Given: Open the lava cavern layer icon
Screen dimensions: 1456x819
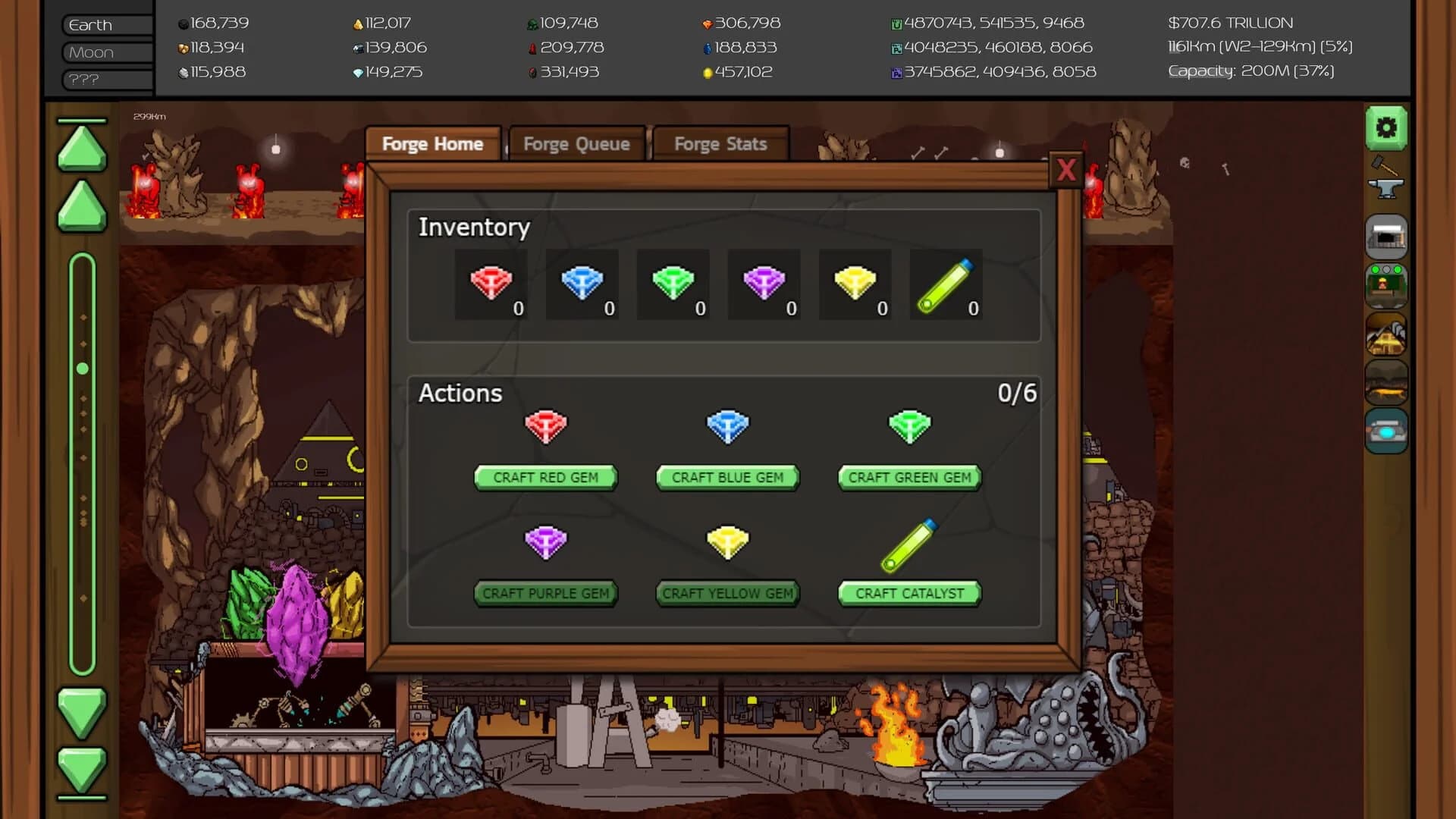Looking at the screenshot, I should click(1386, 384).
